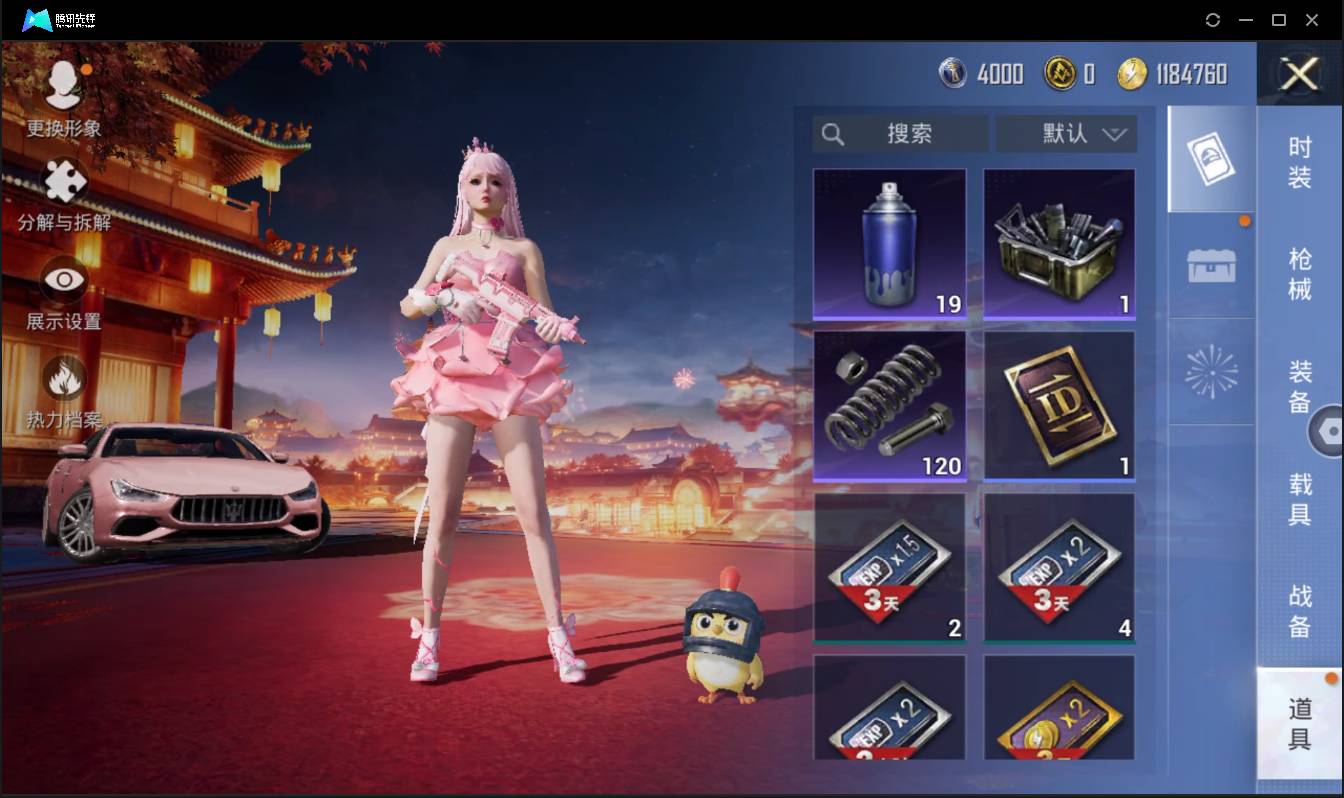The image size is (1344, 798).
Task: Switch to the 时装 fashion tab
Action: pos(1299,165)
